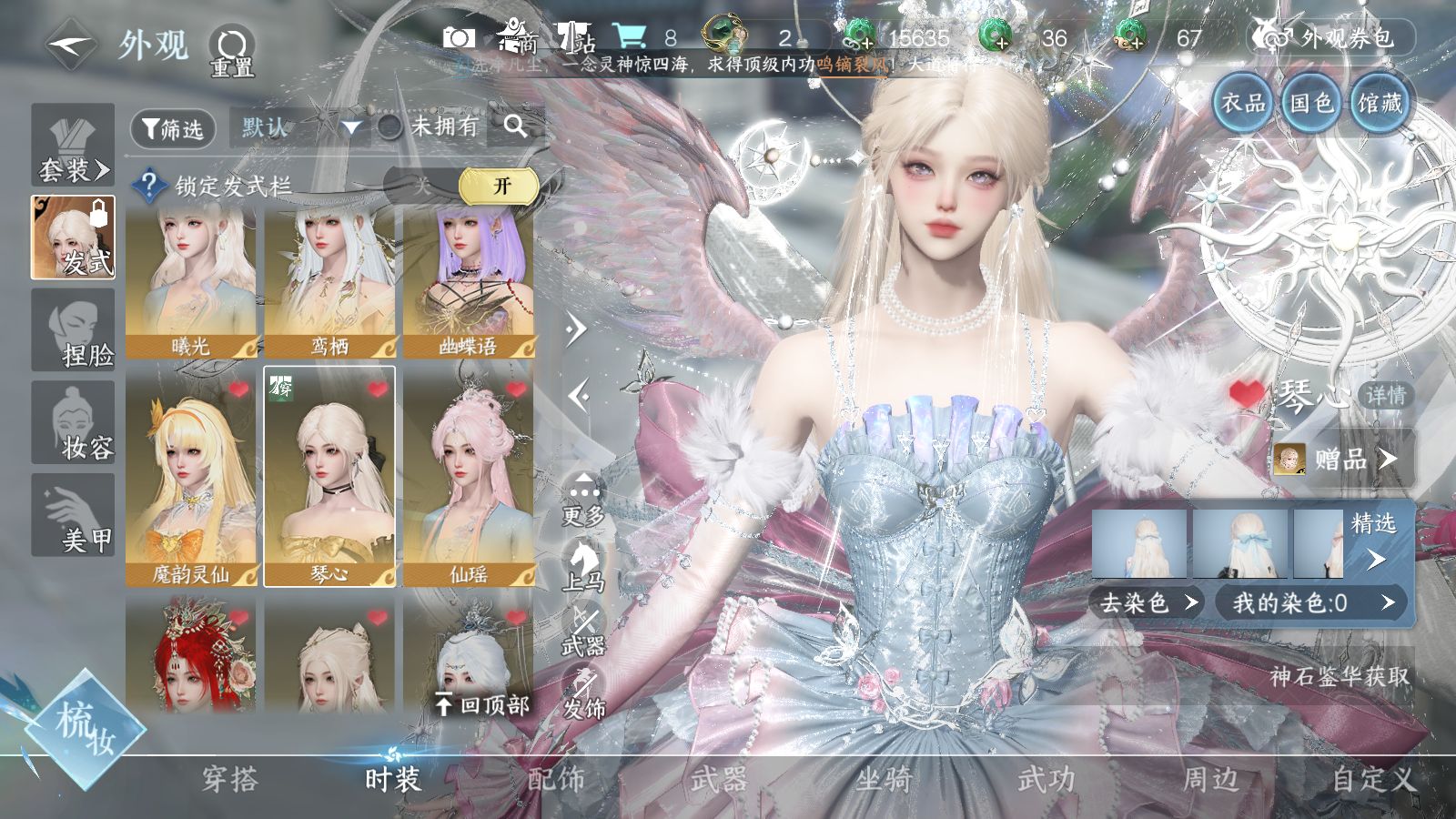Switch to the 配饰 accessories tab
The width and height of the screenshot is (1456, 819).
556,779
